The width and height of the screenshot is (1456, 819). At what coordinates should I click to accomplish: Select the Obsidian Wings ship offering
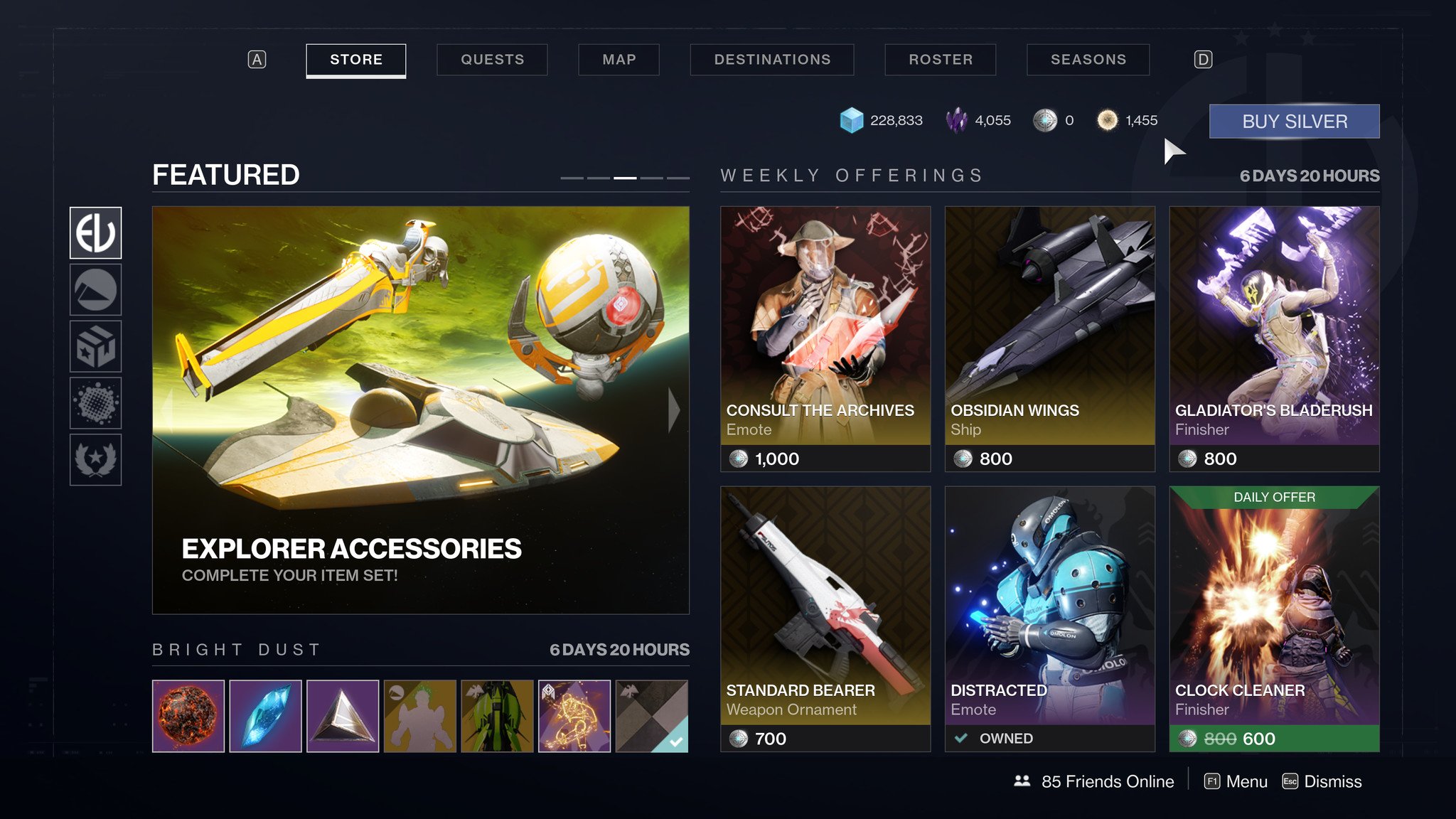pyautogui.click(x=1049, y=334)
